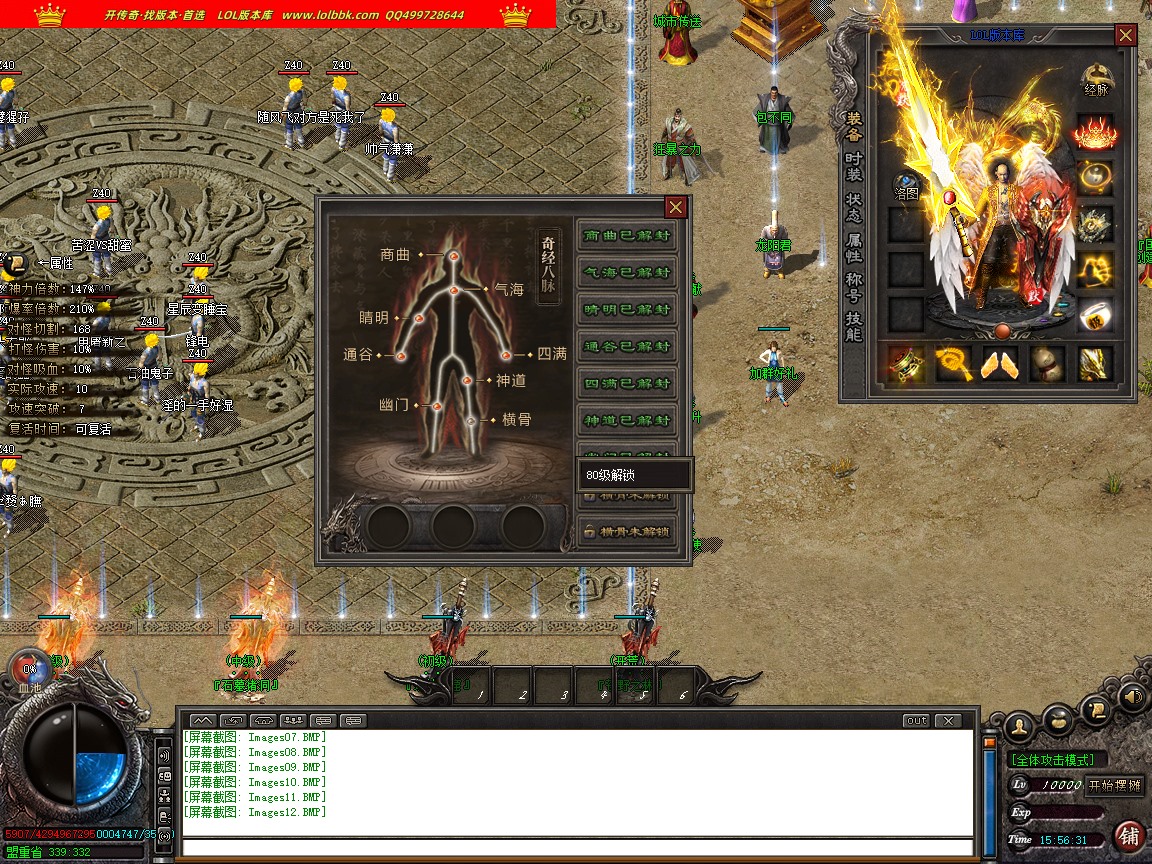This screenshot has width=1152, height=864.
Task: Click the chat text input field
Action: (x=578, y=848)
